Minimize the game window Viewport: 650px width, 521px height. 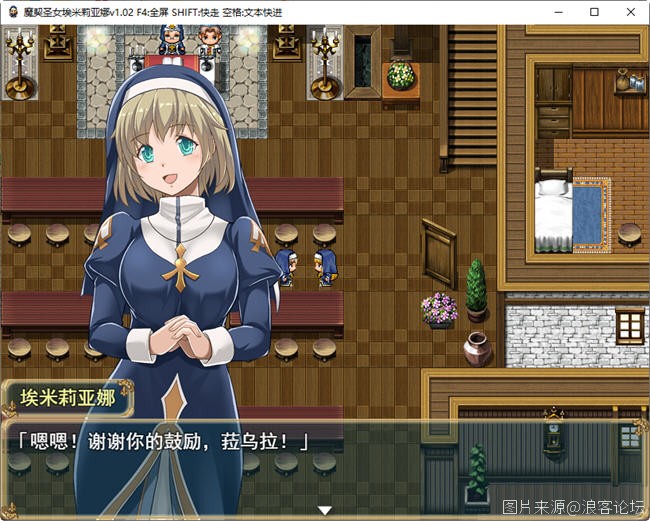point(561,11)
